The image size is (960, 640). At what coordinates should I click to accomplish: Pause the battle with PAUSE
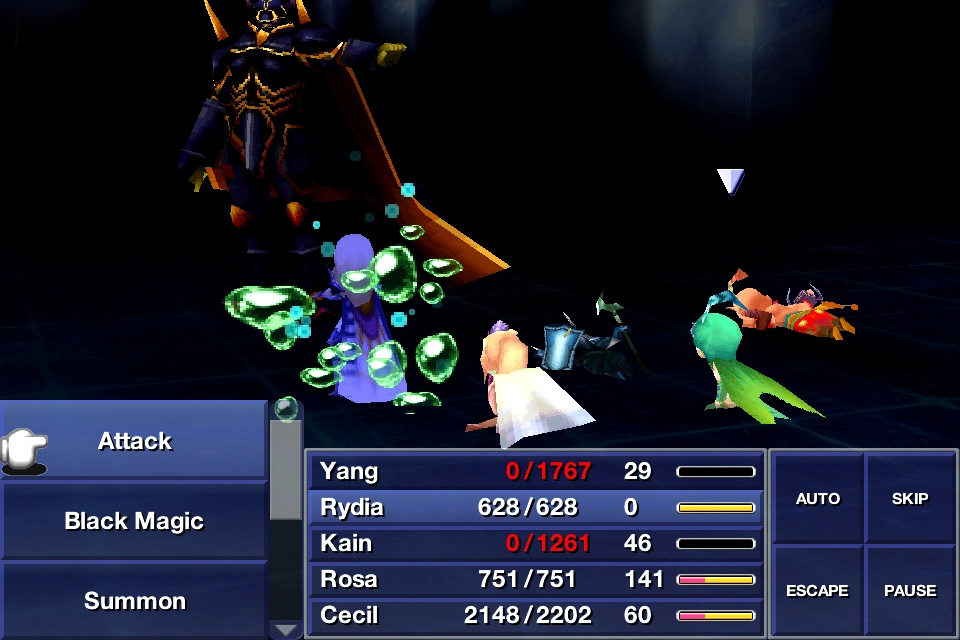click(910, 590)
